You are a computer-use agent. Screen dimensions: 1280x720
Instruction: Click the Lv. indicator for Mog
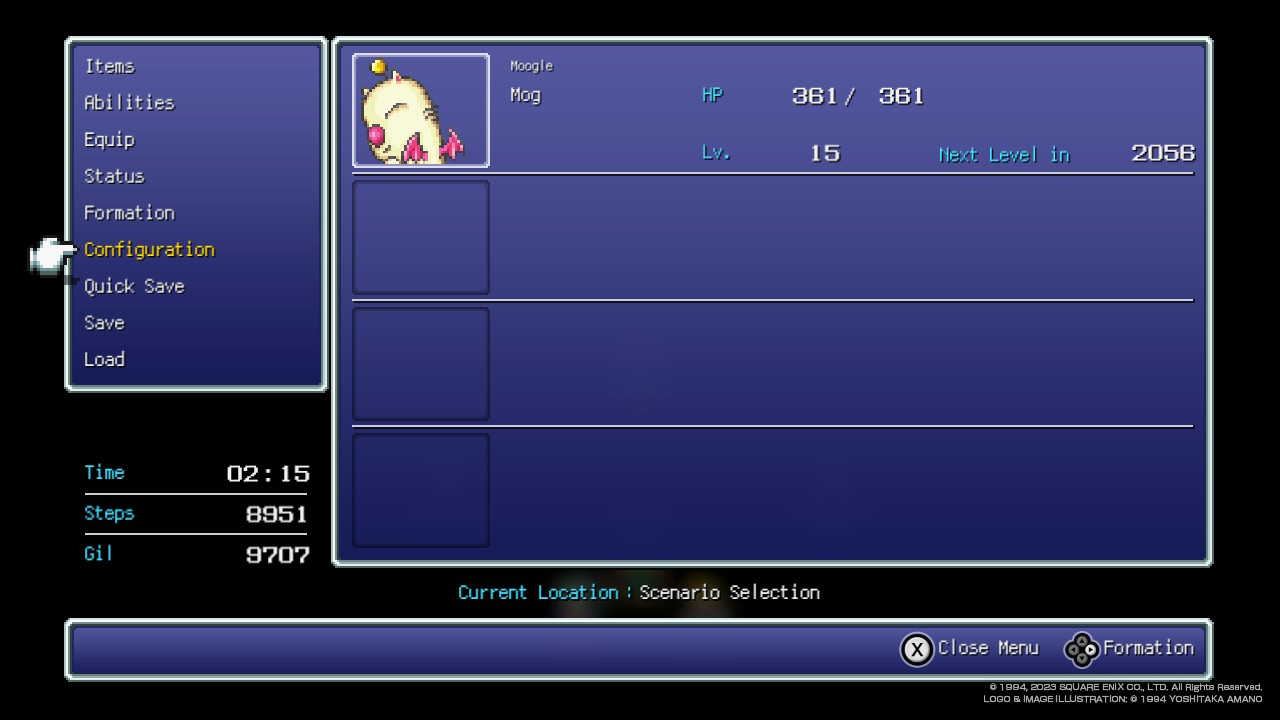click(716, 153)
